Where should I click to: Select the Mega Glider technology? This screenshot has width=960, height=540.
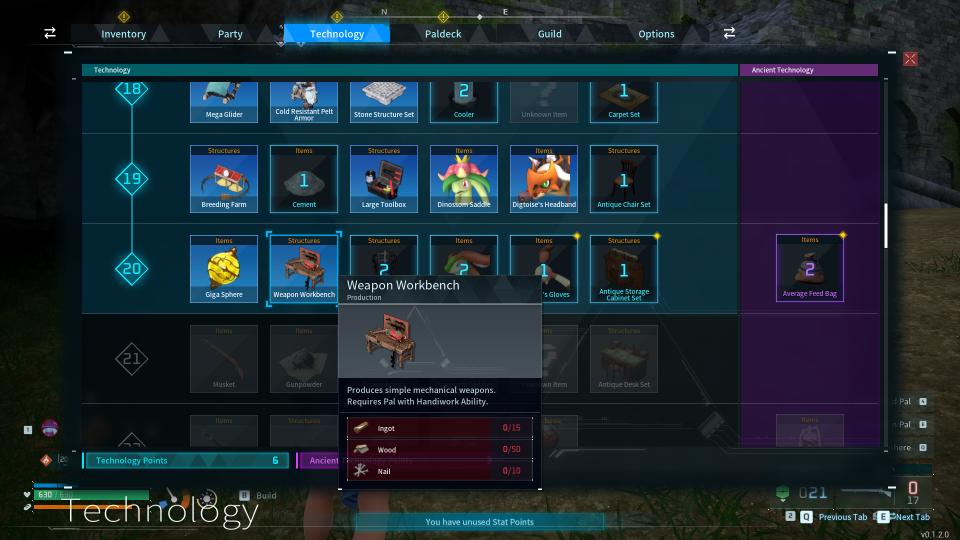pos(224,101)
